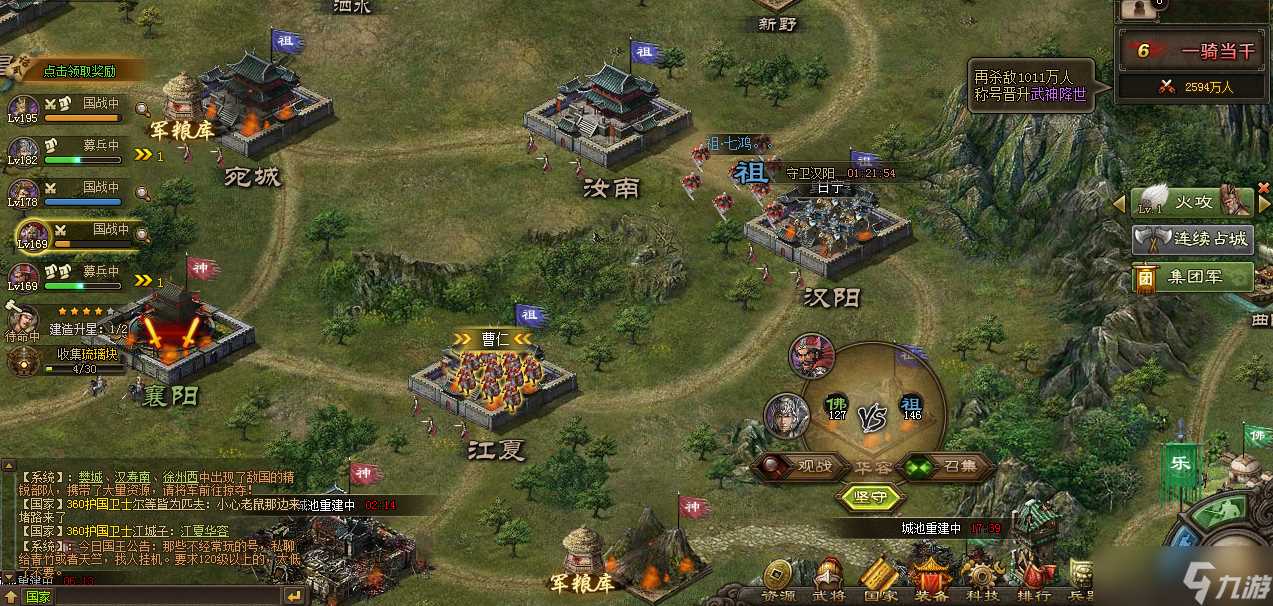Claim reward via 点击领取奖励 banner

(80, 71)
